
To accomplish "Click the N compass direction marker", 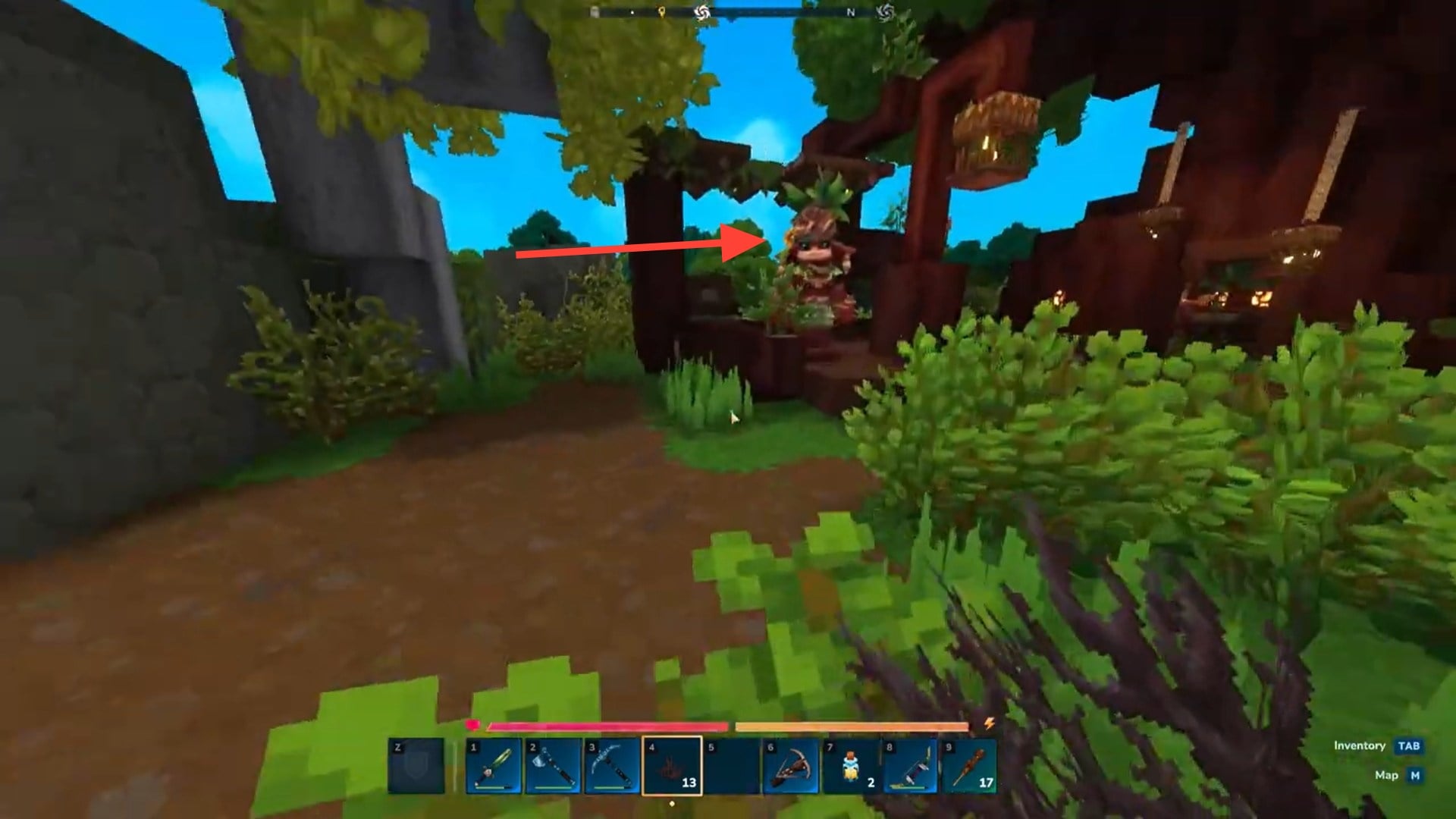I will pyautogui.click(x=851, y=12).
